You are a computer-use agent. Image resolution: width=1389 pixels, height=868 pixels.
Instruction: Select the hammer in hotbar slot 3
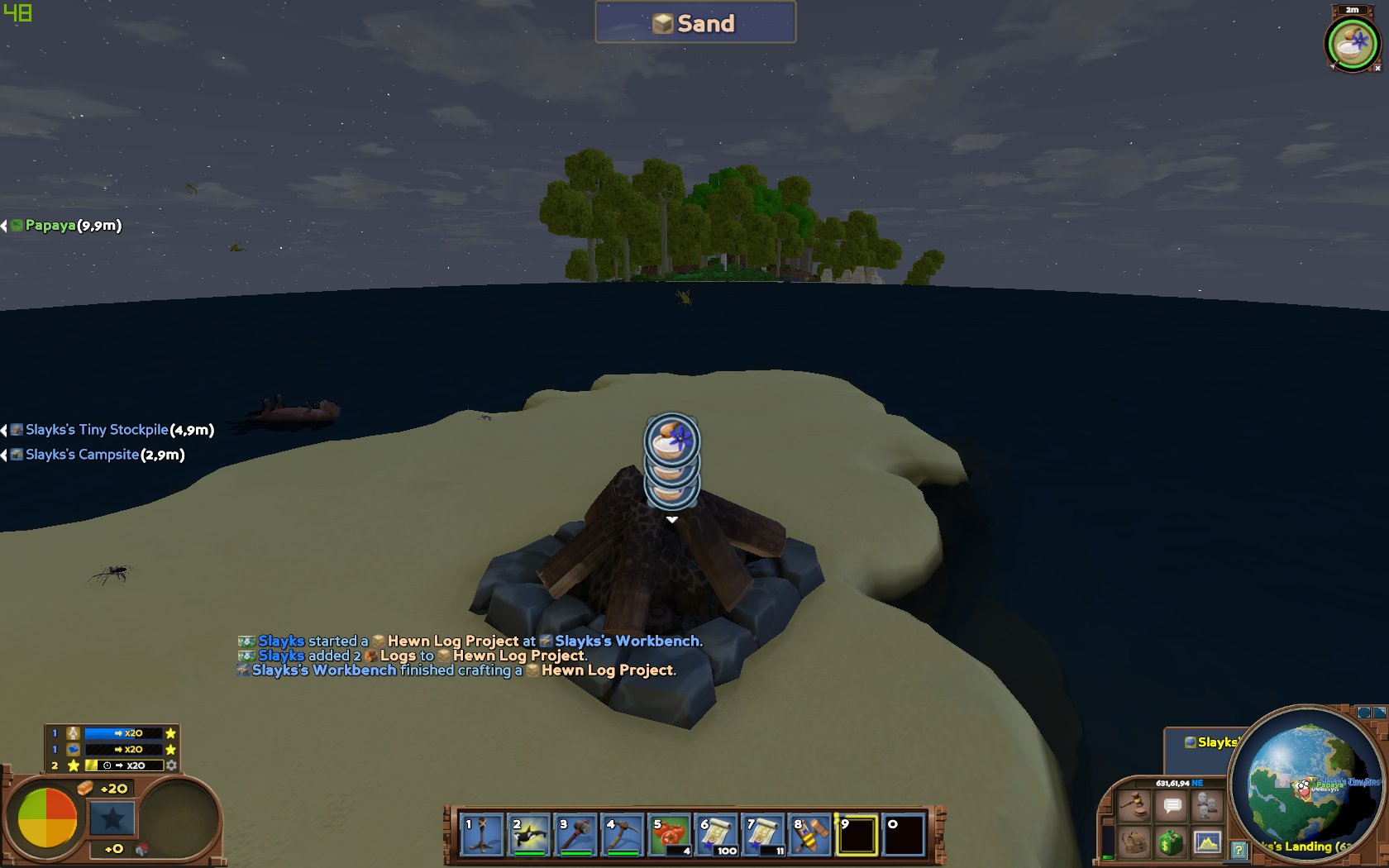click(576, 835)
